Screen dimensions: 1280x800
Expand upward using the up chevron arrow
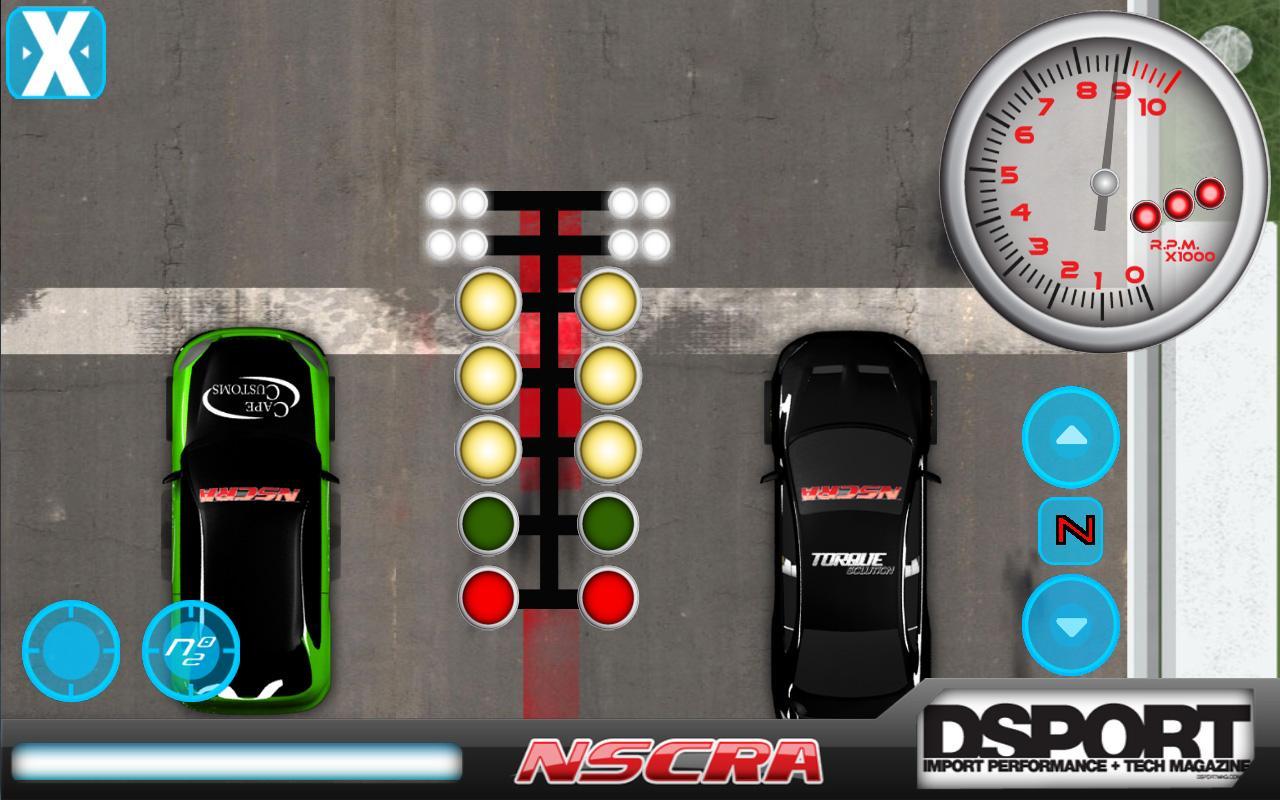pyautogui.click(x=1070, y=437)
